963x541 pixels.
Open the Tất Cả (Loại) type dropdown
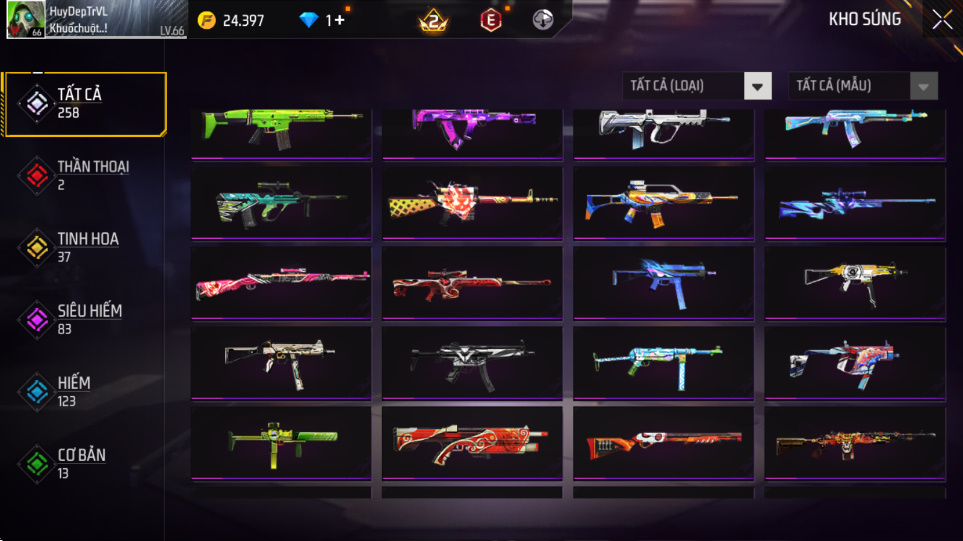697,86
